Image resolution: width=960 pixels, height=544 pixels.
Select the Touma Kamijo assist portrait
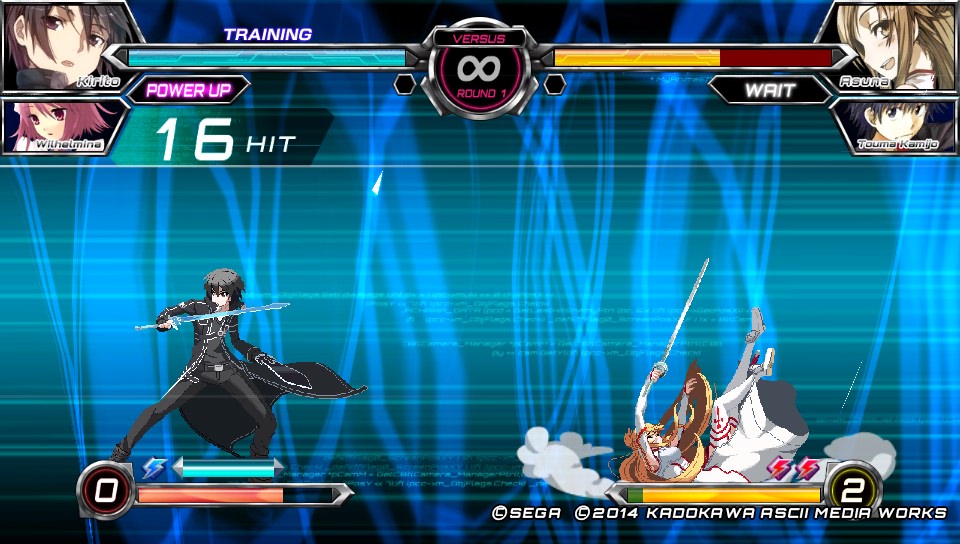pos(896,126)
